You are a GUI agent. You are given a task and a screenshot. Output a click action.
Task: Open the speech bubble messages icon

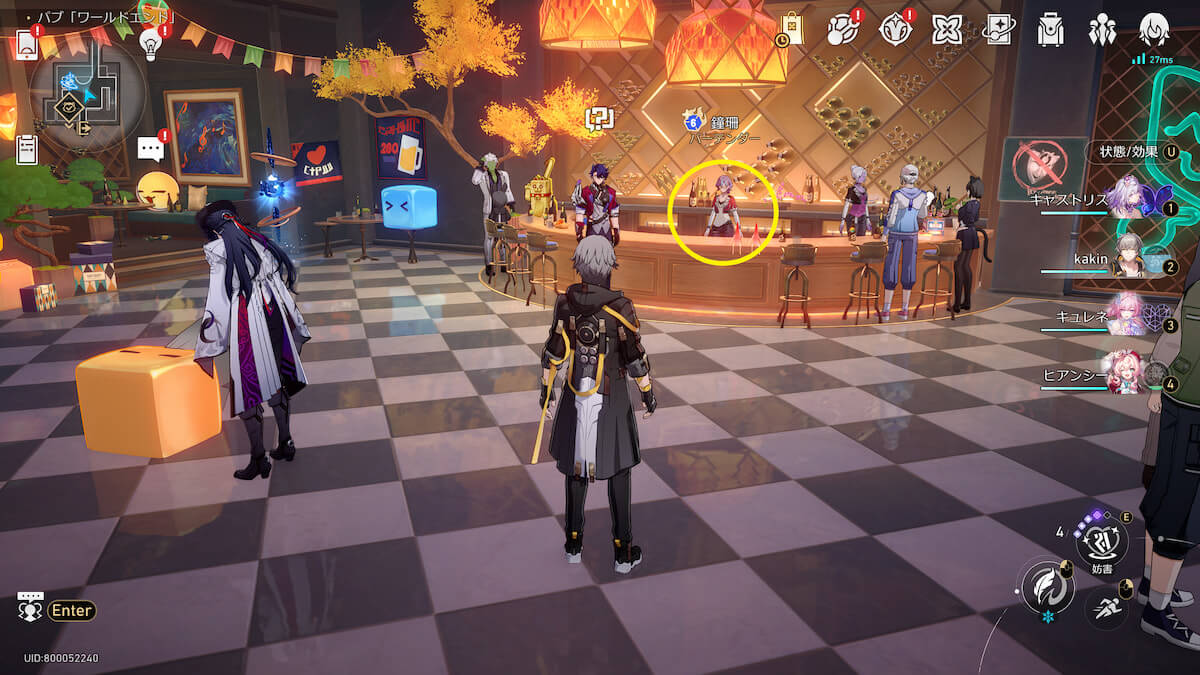(x=150, y=150)
